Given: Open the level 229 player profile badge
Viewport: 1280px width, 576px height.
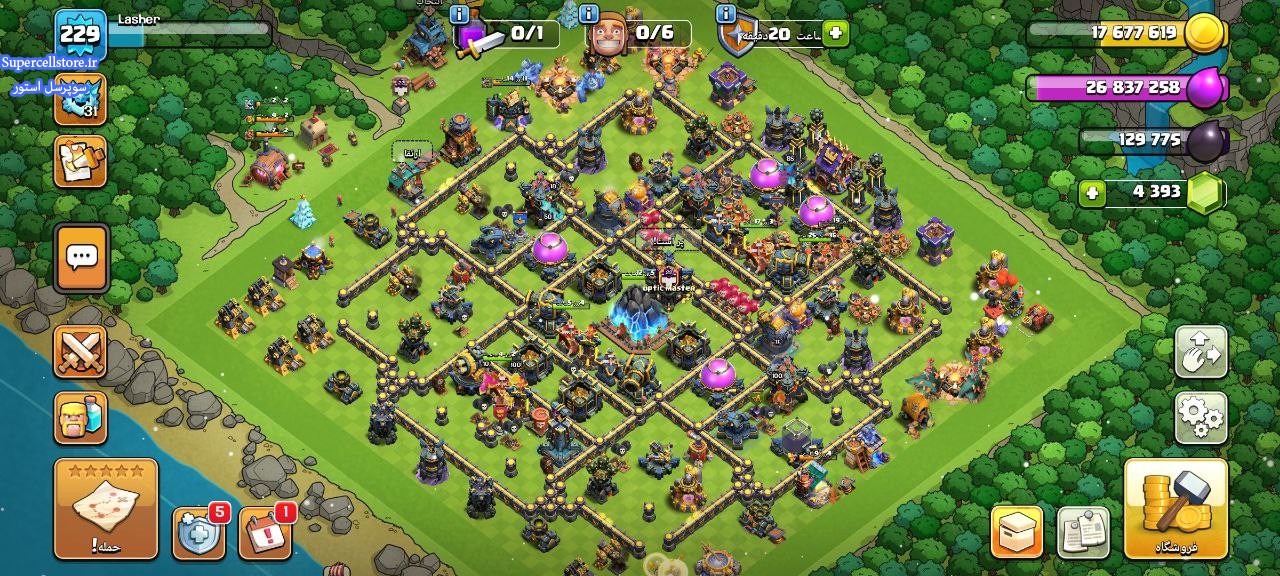Looking at the screenshot, I should click(80, 36).
